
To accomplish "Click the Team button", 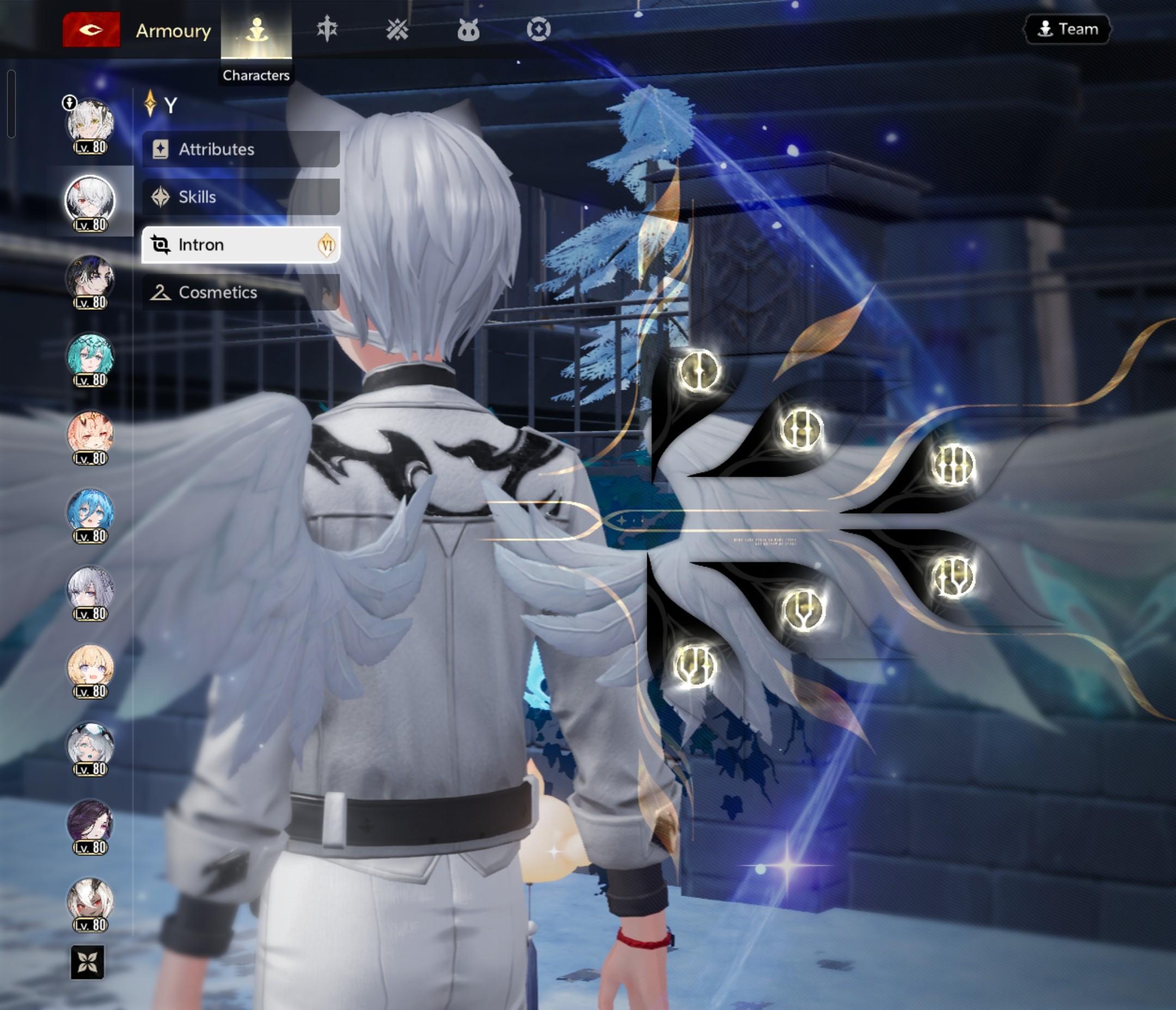I will (1067, 29).
